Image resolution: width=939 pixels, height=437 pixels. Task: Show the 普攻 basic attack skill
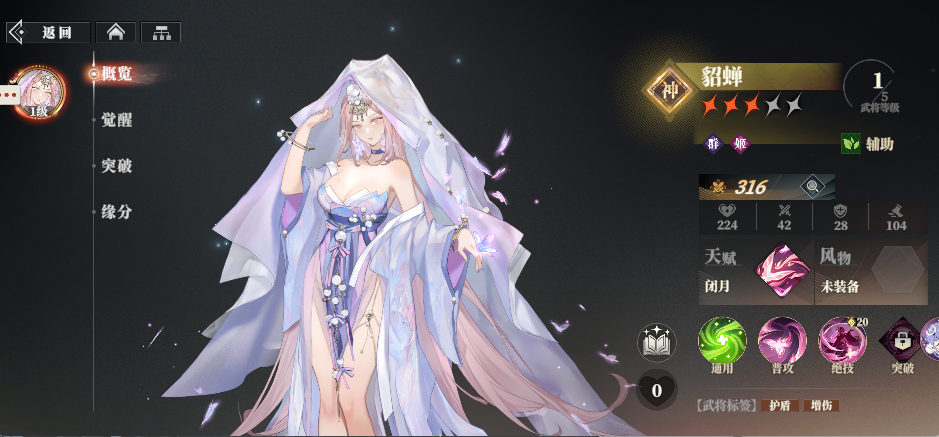pos(782,341)
